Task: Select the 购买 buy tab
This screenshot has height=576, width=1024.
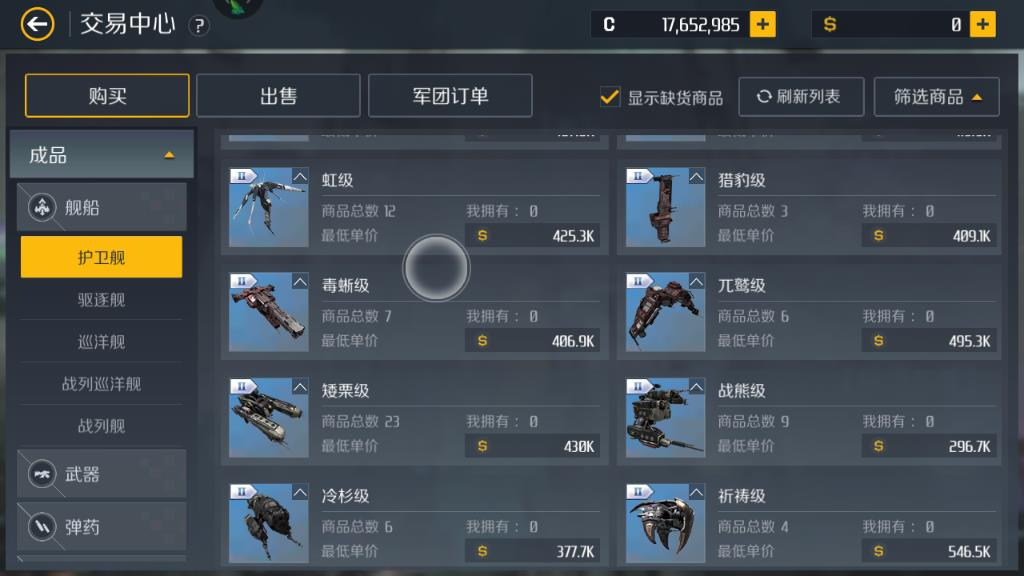Action: point(107,96)
